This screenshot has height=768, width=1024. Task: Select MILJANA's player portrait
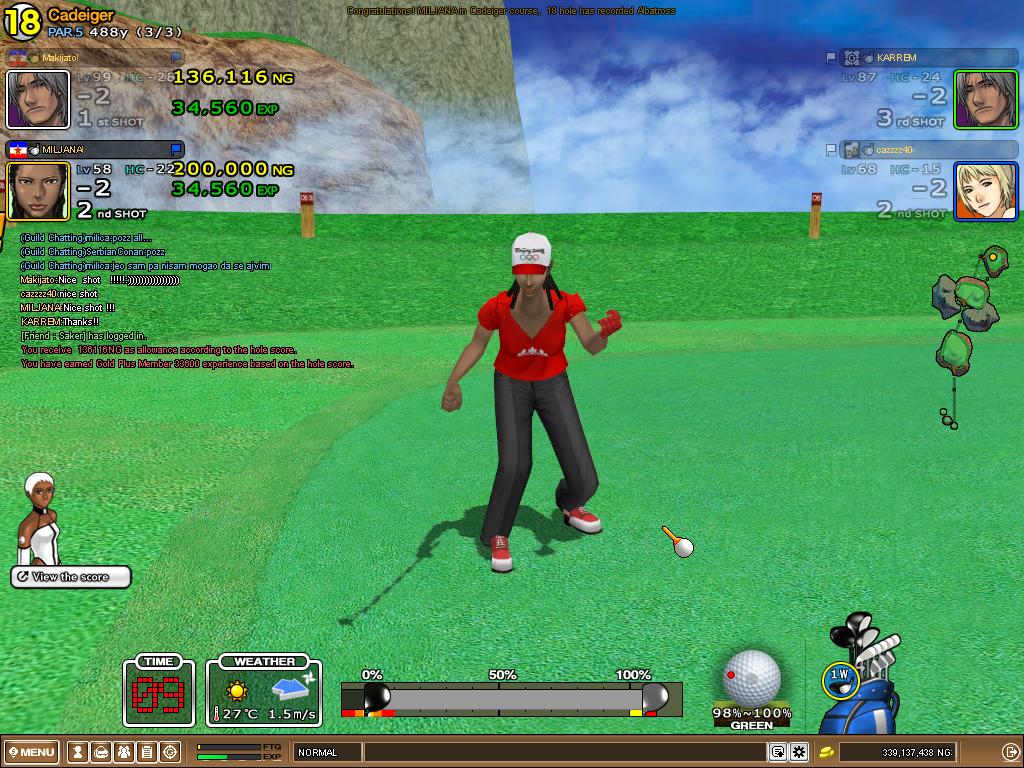(38, 190)
